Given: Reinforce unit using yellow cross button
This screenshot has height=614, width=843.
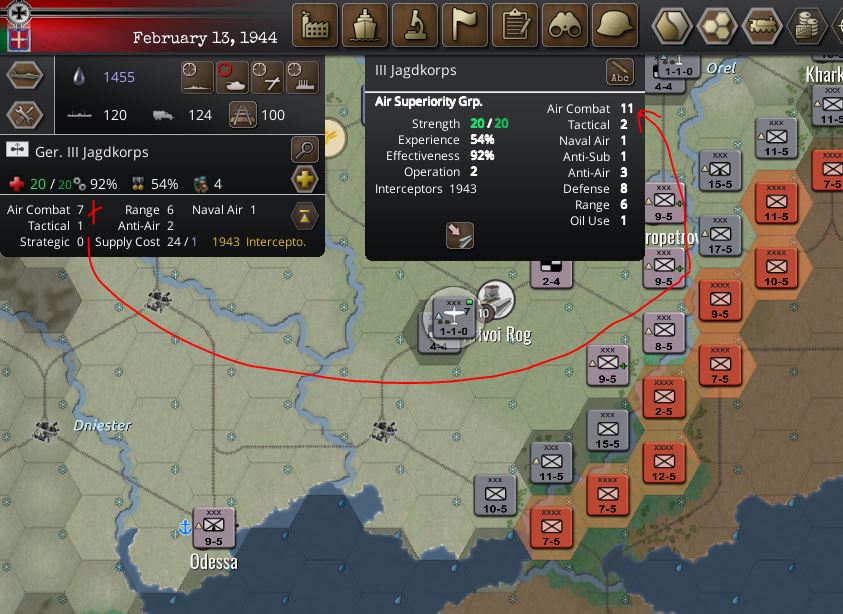Looking at the screenshot, I should point(305,181).
